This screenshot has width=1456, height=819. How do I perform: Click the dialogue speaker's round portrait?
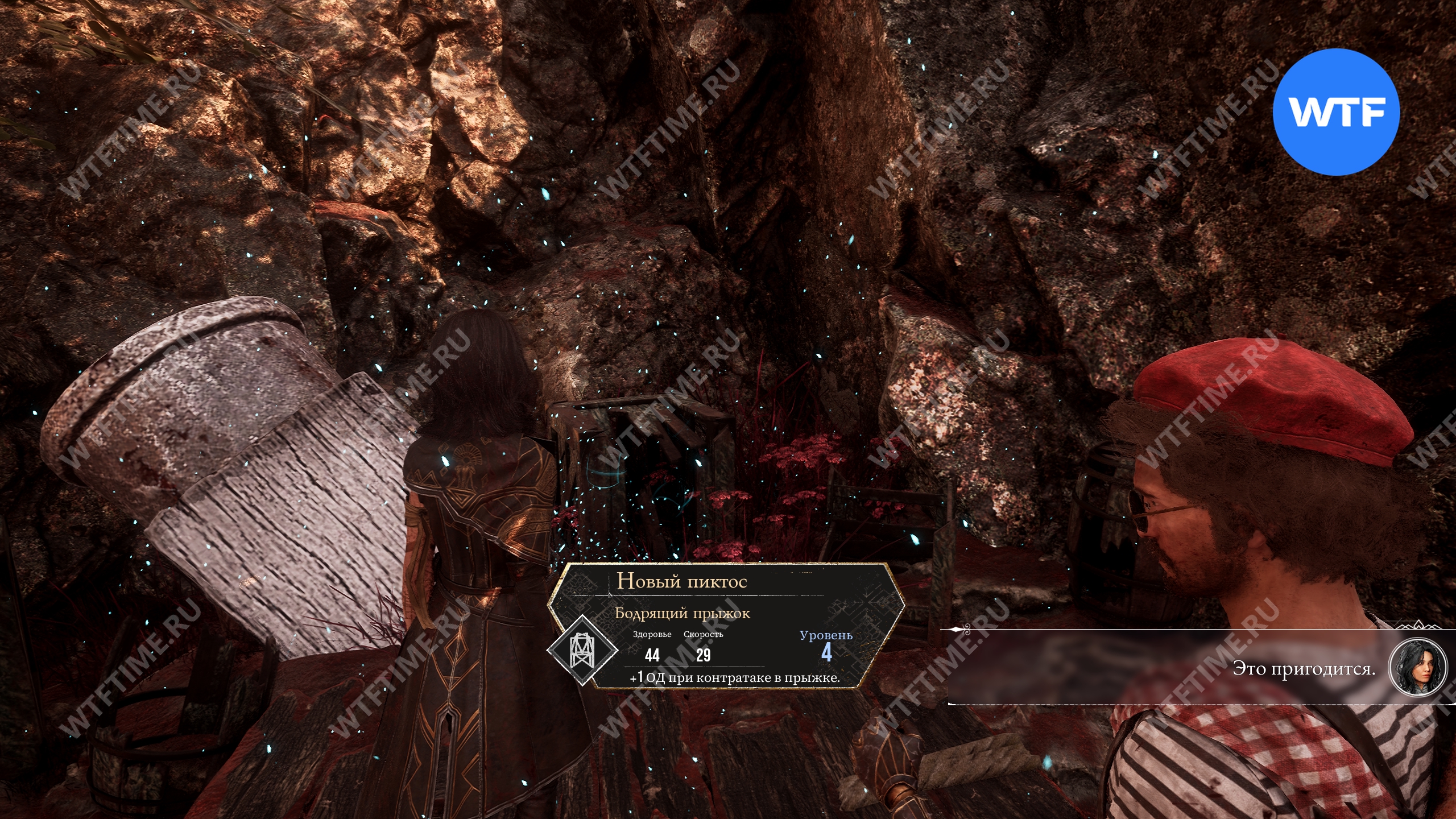click(x=1417, y=667)
